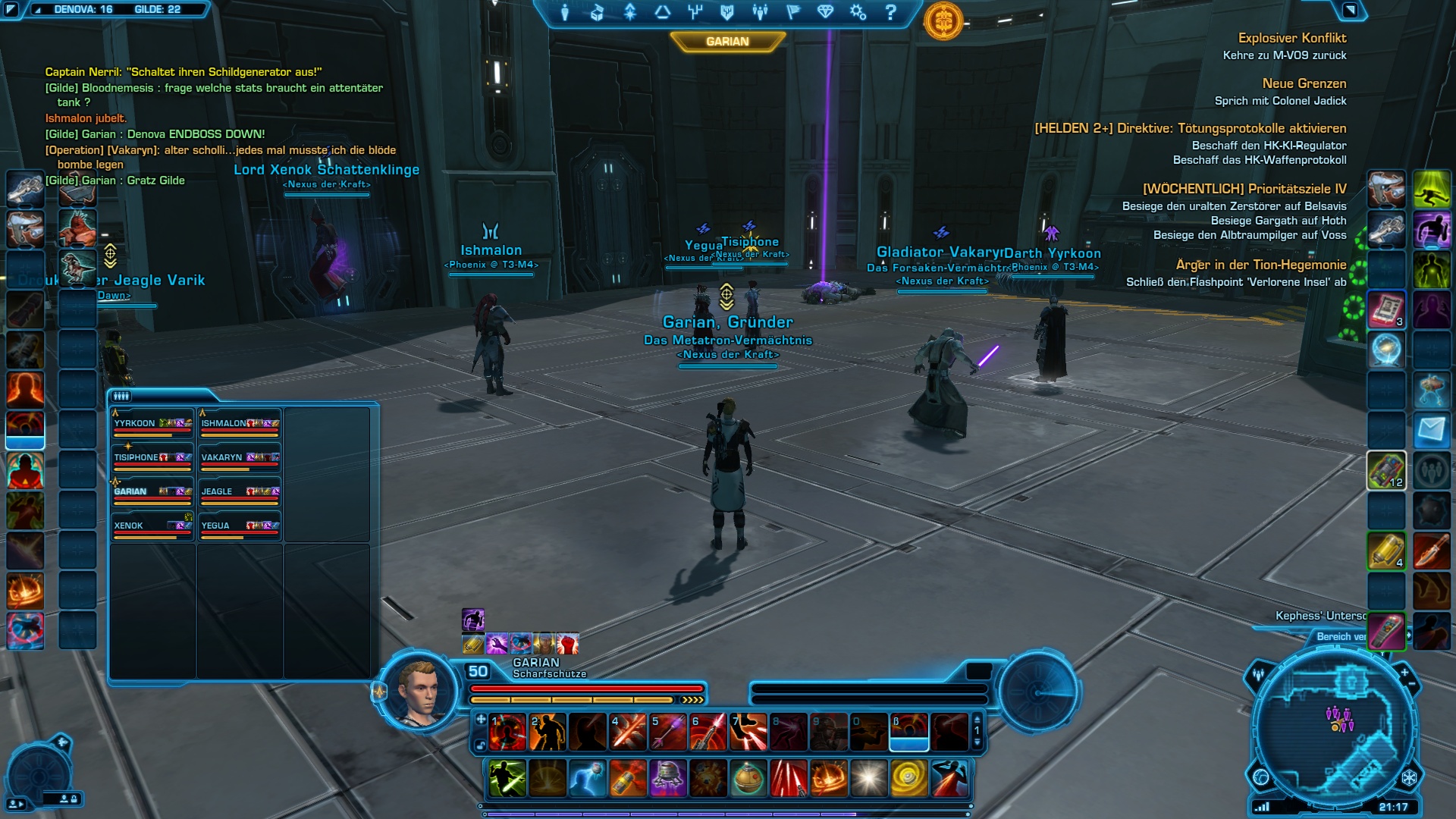Open the diamond icon in top menu
The image size is (1456, 819).
[x=825, y=12]
